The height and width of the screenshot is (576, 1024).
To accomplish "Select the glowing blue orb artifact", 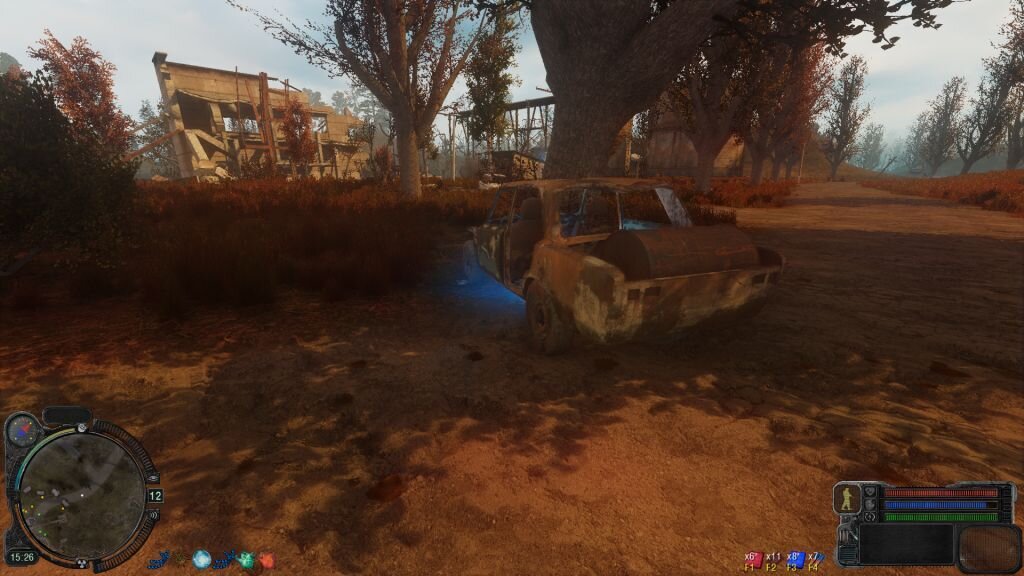I will click(201, 560).
